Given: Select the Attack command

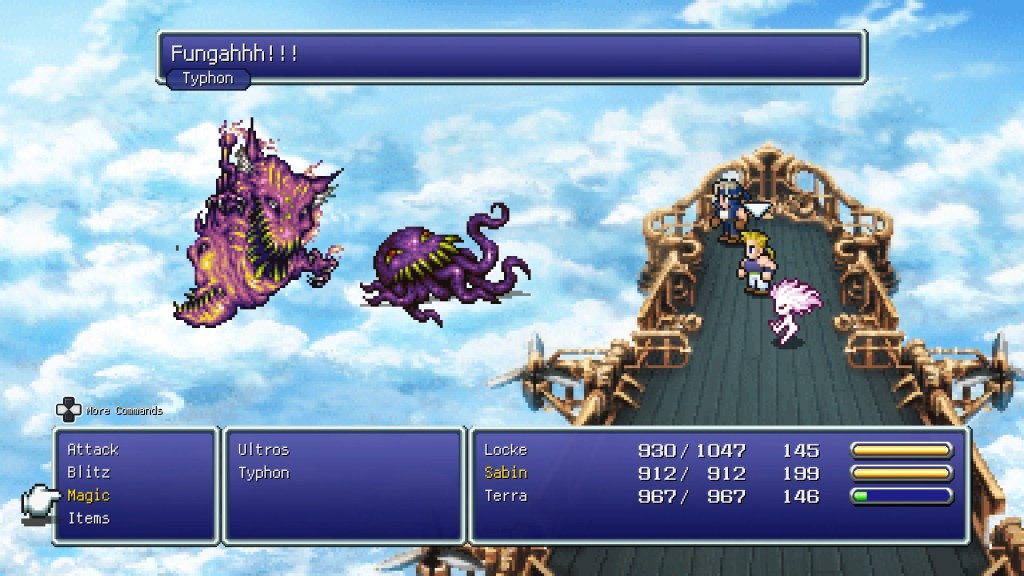Looking at the screenshot, I should [x=92, y=450].
